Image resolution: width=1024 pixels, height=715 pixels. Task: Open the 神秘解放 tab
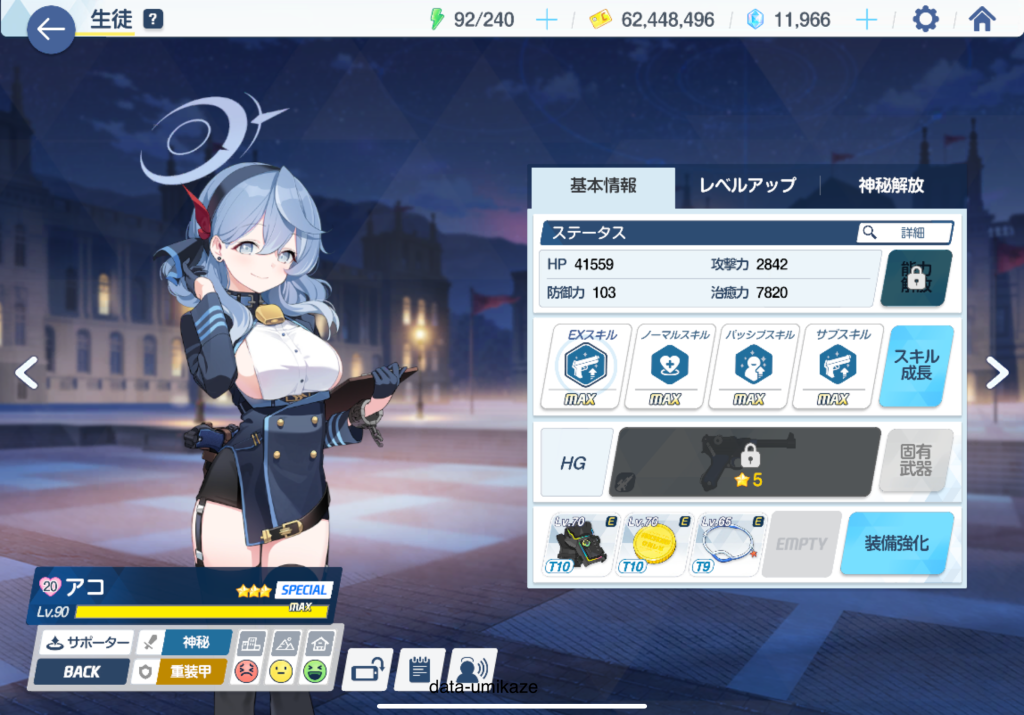point(891,186)
